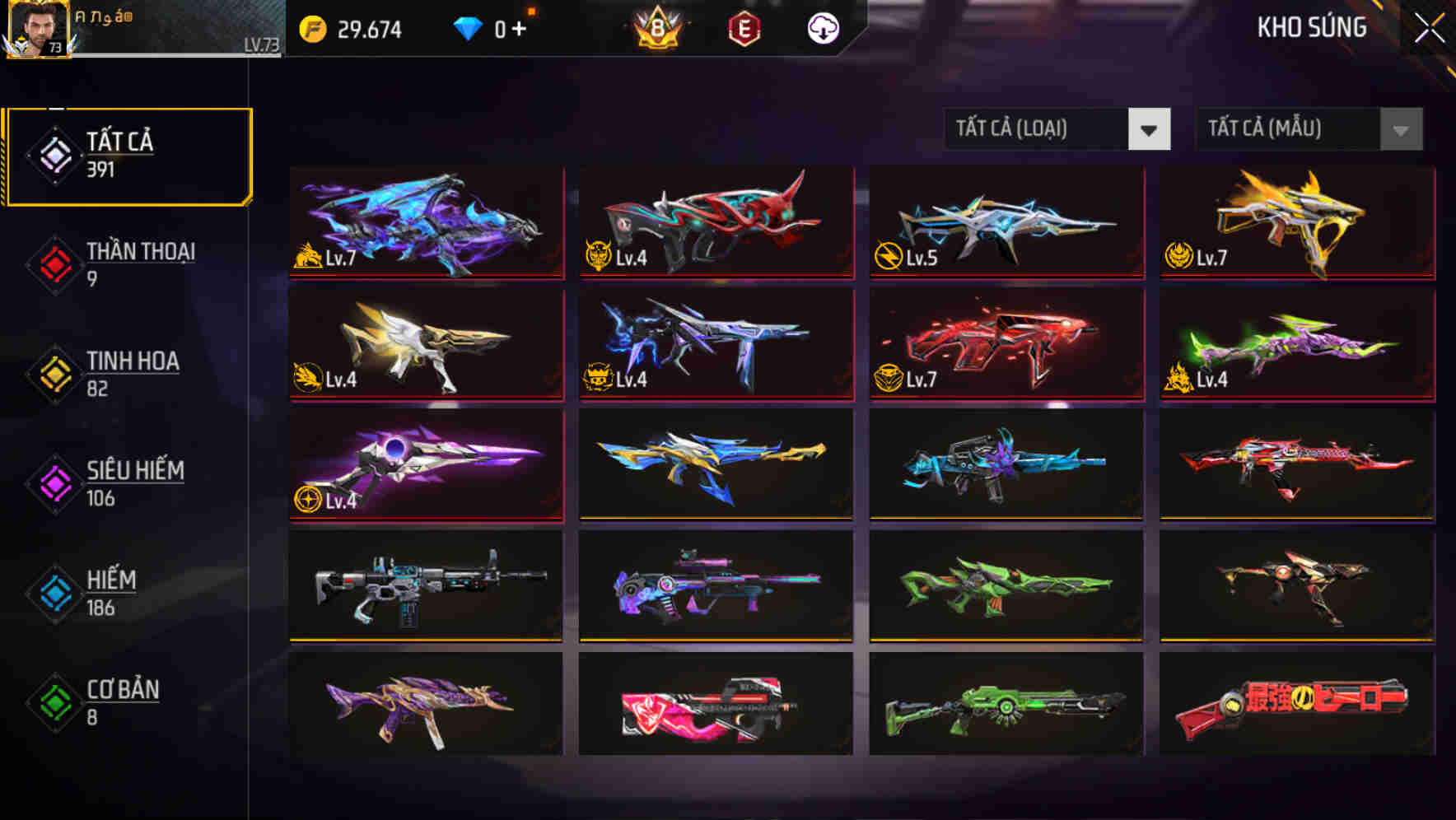Click the Lv.4 purple blade weapon card
The width and height of the screenshot is (1456, 820).
coord(425,464)
